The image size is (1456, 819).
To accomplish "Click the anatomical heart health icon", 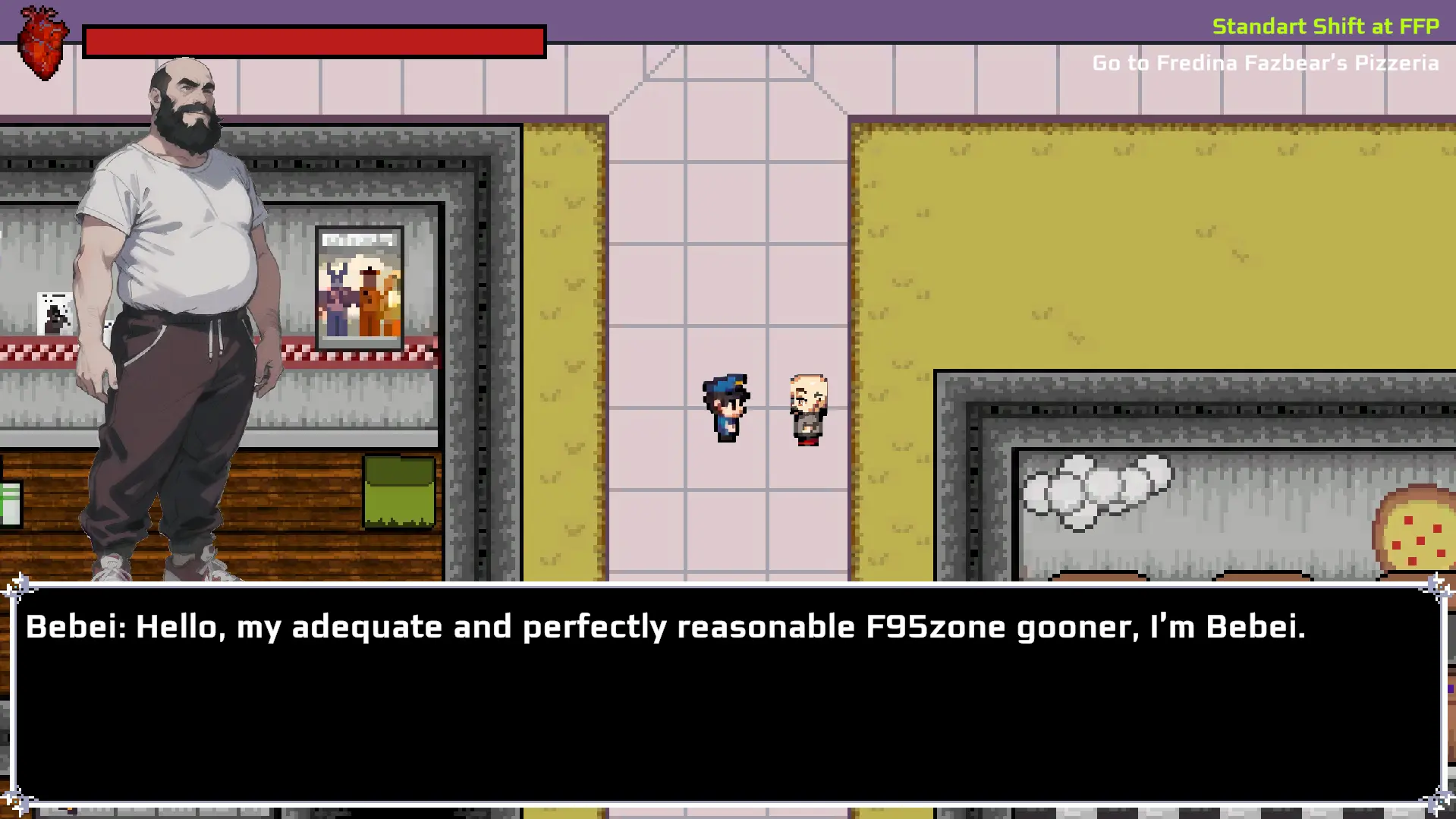I will click(42, 43).
